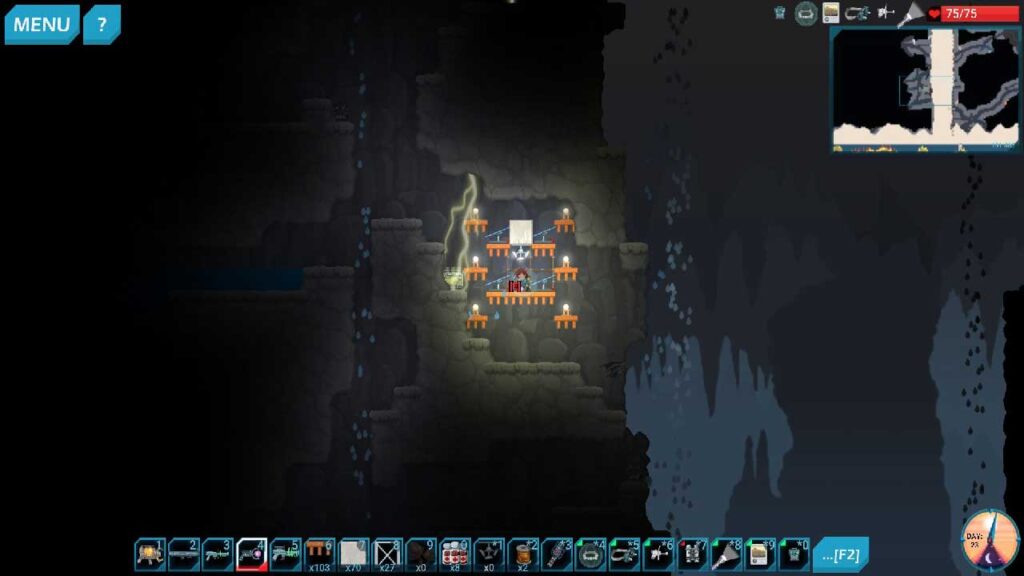
Task: Select the crossed scaffold block stack x27
Action: 388,553
